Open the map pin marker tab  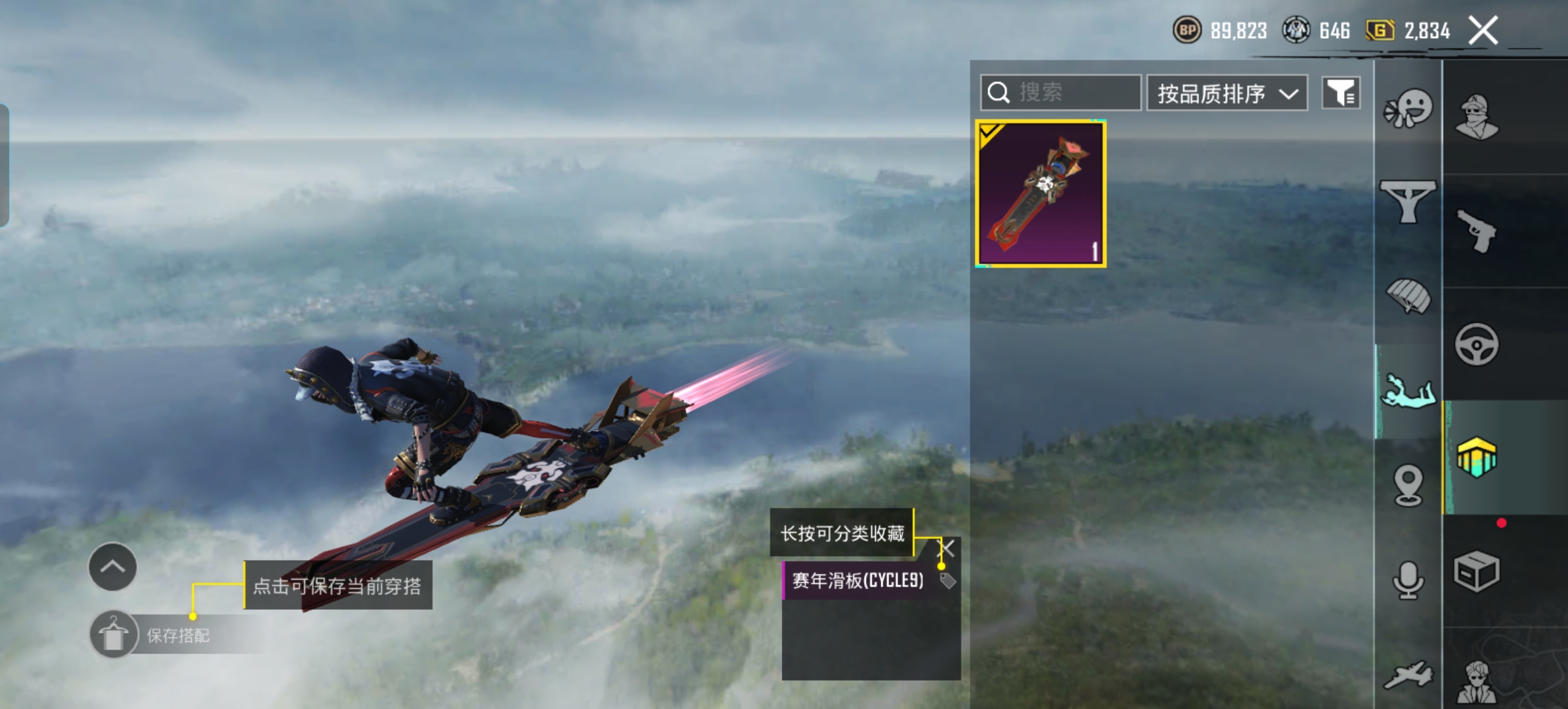(x=1408, y=486)
